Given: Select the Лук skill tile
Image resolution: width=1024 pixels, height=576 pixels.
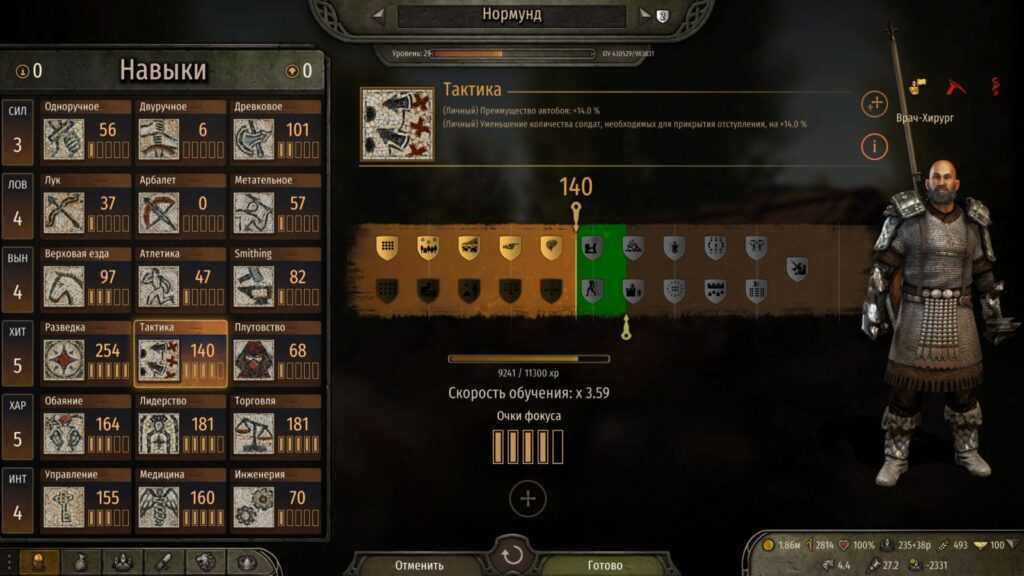Looking at the screenshot, I should coord(86,206).
